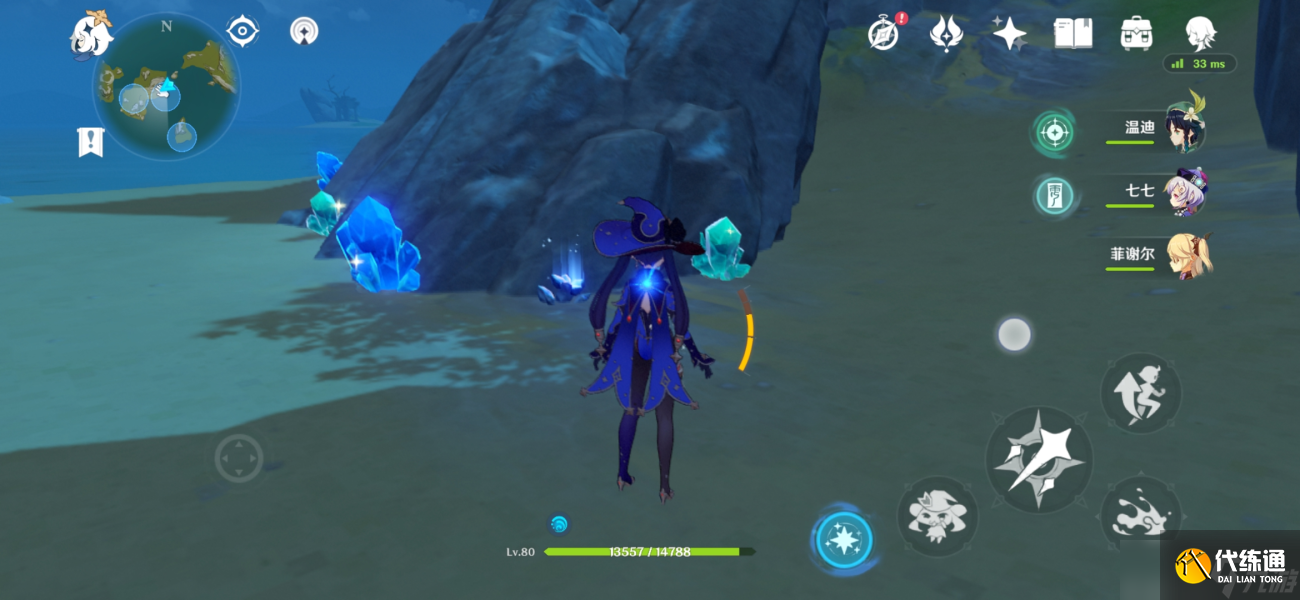Tap the teal talisman button beside 七七
Image resolution: width=1300 pixels, height=600 pixels.
click(1052, 194)
